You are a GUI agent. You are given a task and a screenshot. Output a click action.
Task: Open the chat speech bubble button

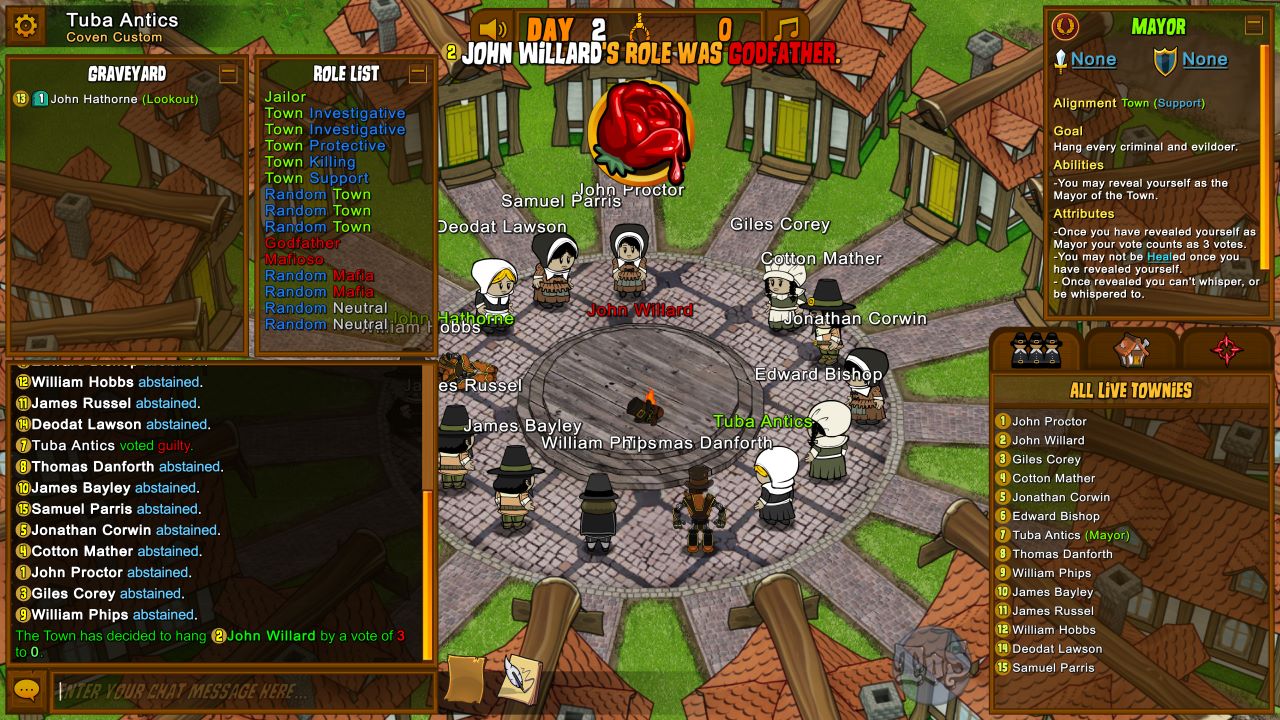(x=27, y=691)
